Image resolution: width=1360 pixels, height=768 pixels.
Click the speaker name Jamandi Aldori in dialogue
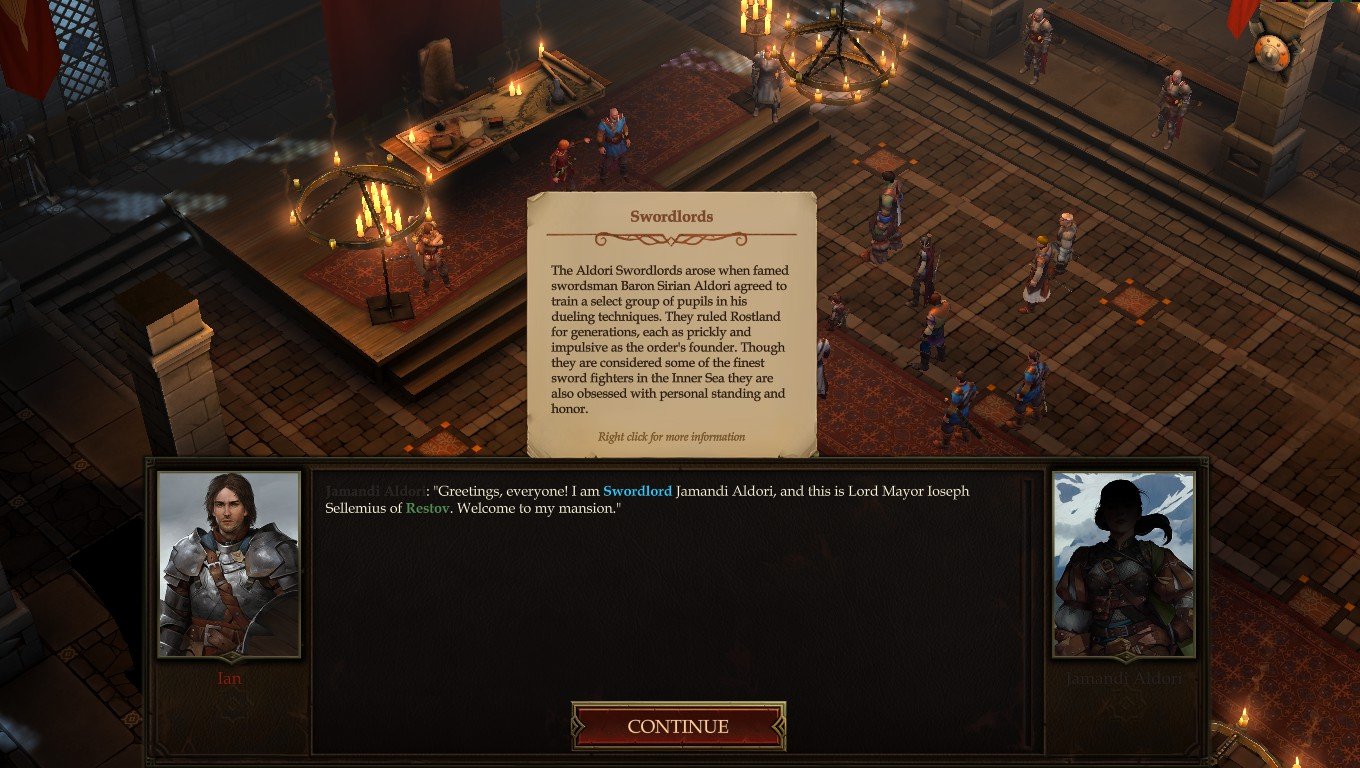[373, 491]
